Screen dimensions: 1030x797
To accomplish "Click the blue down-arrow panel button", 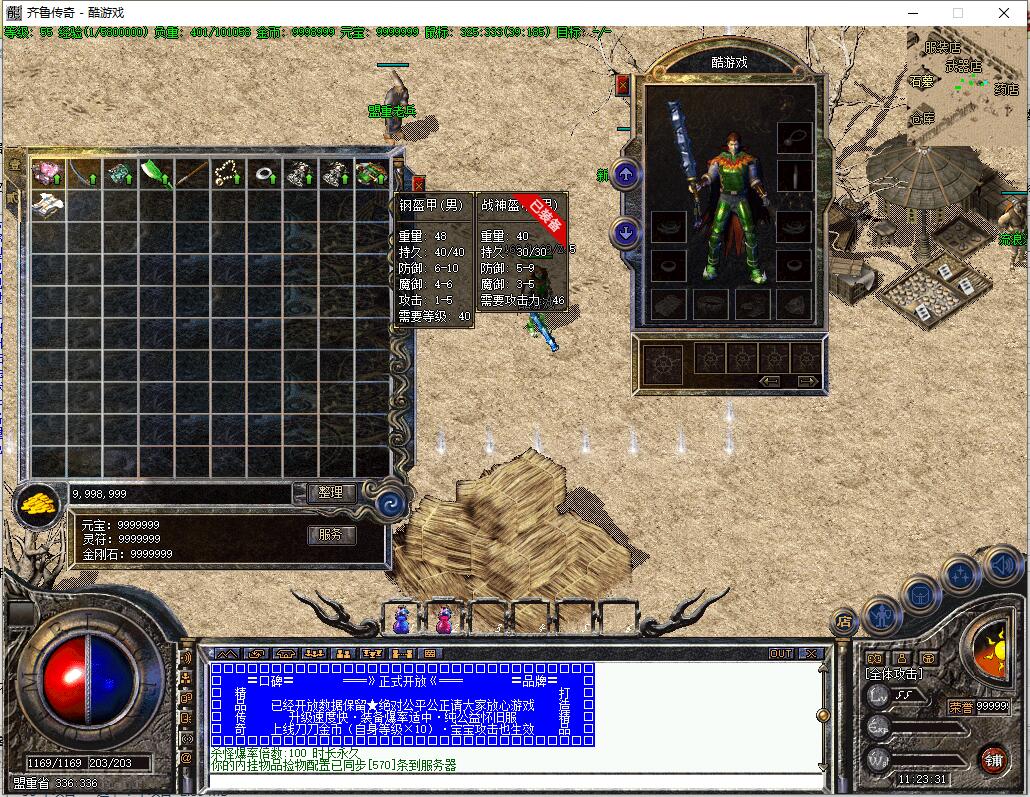I will tap(626, 233).
